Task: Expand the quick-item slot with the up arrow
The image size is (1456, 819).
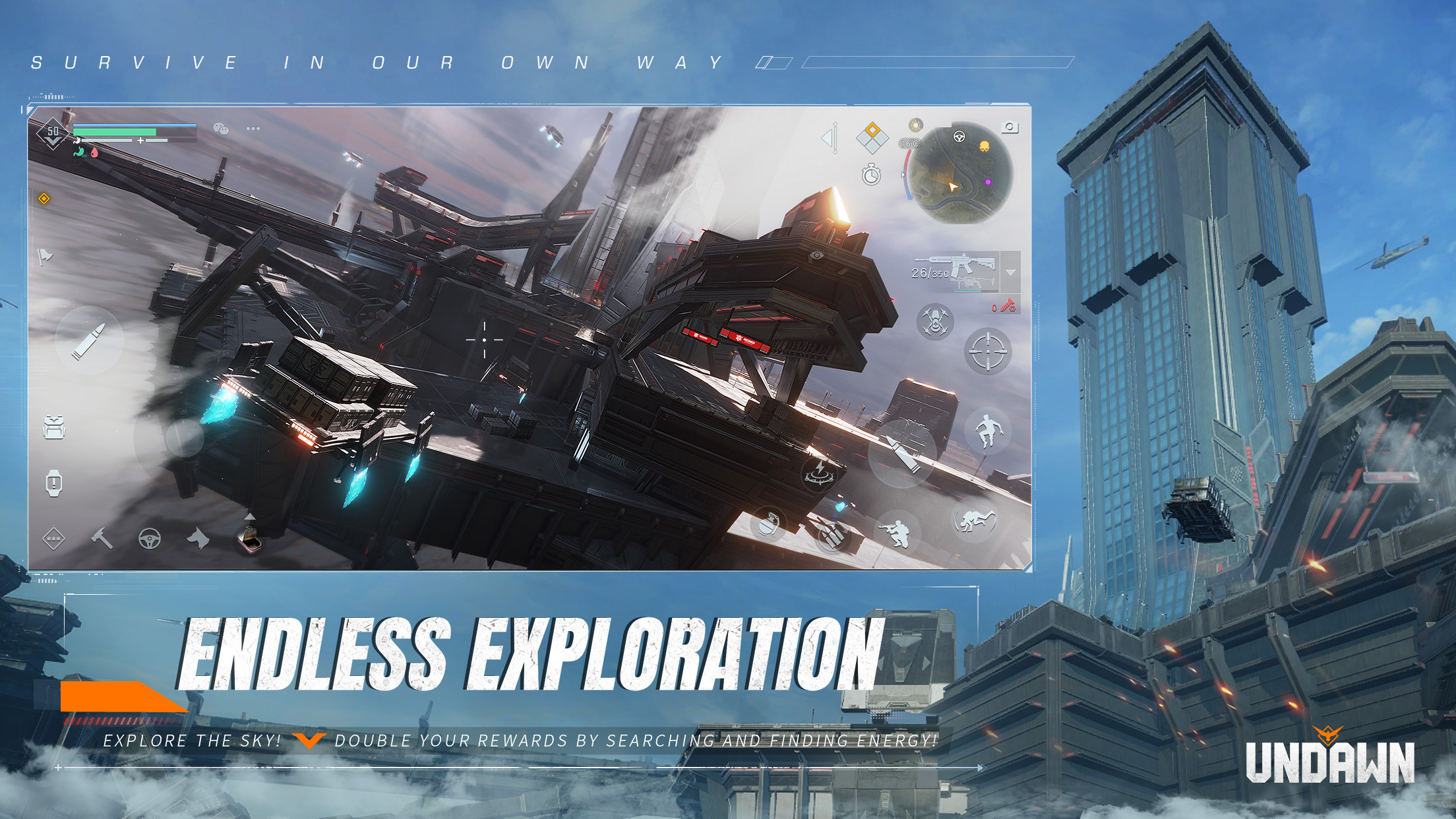Action: [251, 518]
